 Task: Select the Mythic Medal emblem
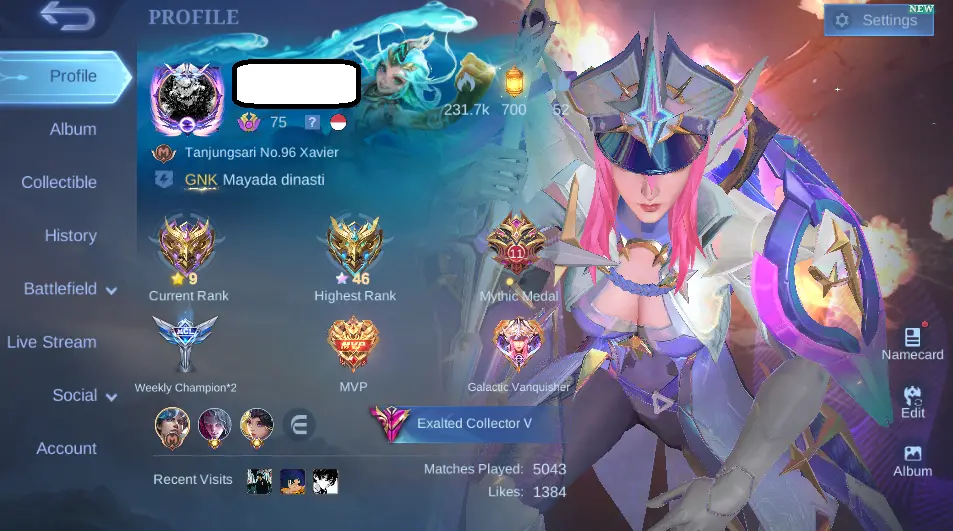pos(517,247)
